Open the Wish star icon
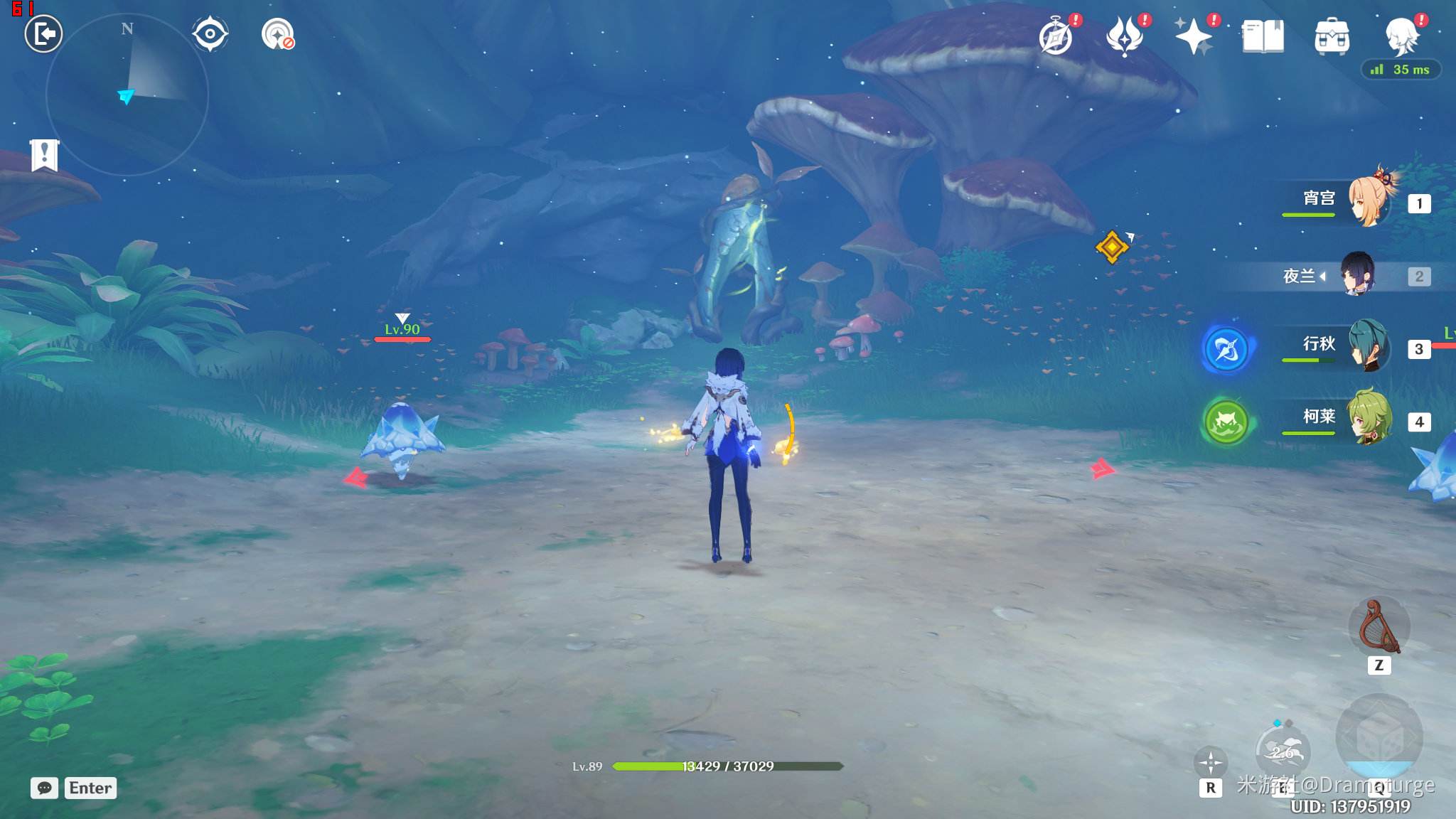 [x=1194, y=37]
